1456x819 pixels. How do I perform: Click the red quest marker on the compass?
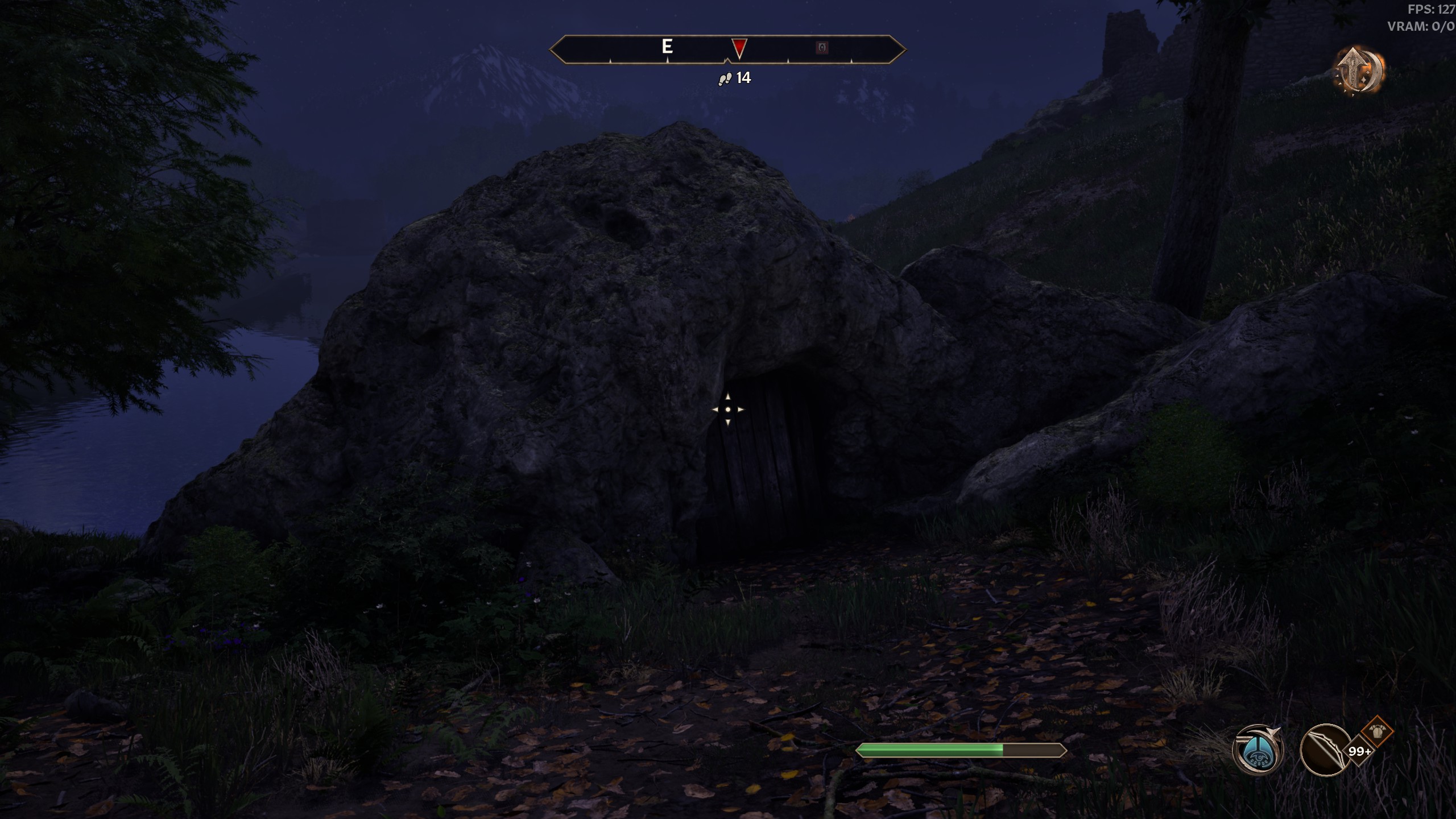coord(739,48)
